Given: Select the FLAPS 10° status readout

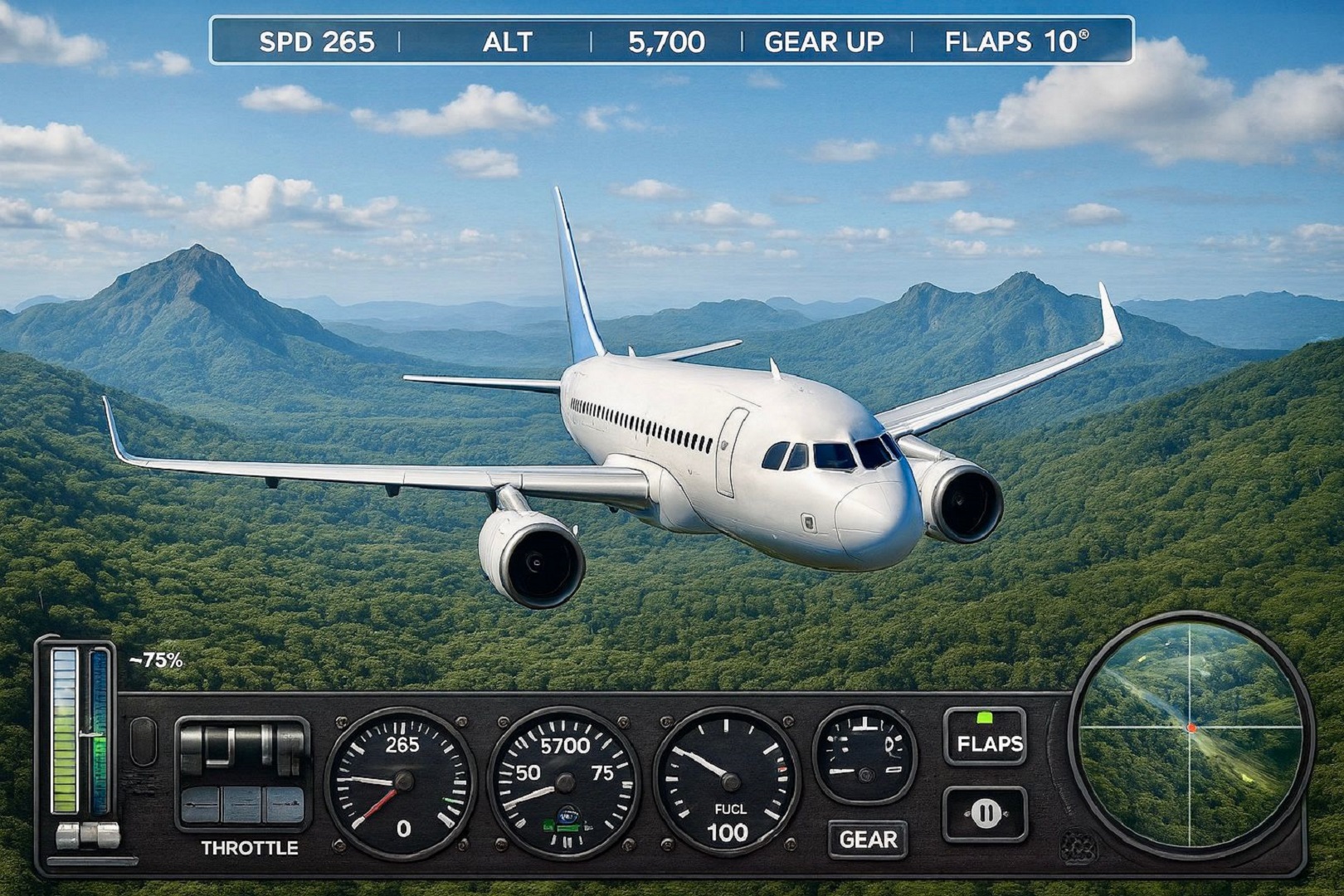Looking at the screenshot, I should pyautogui.click(x=1014, y=42).
